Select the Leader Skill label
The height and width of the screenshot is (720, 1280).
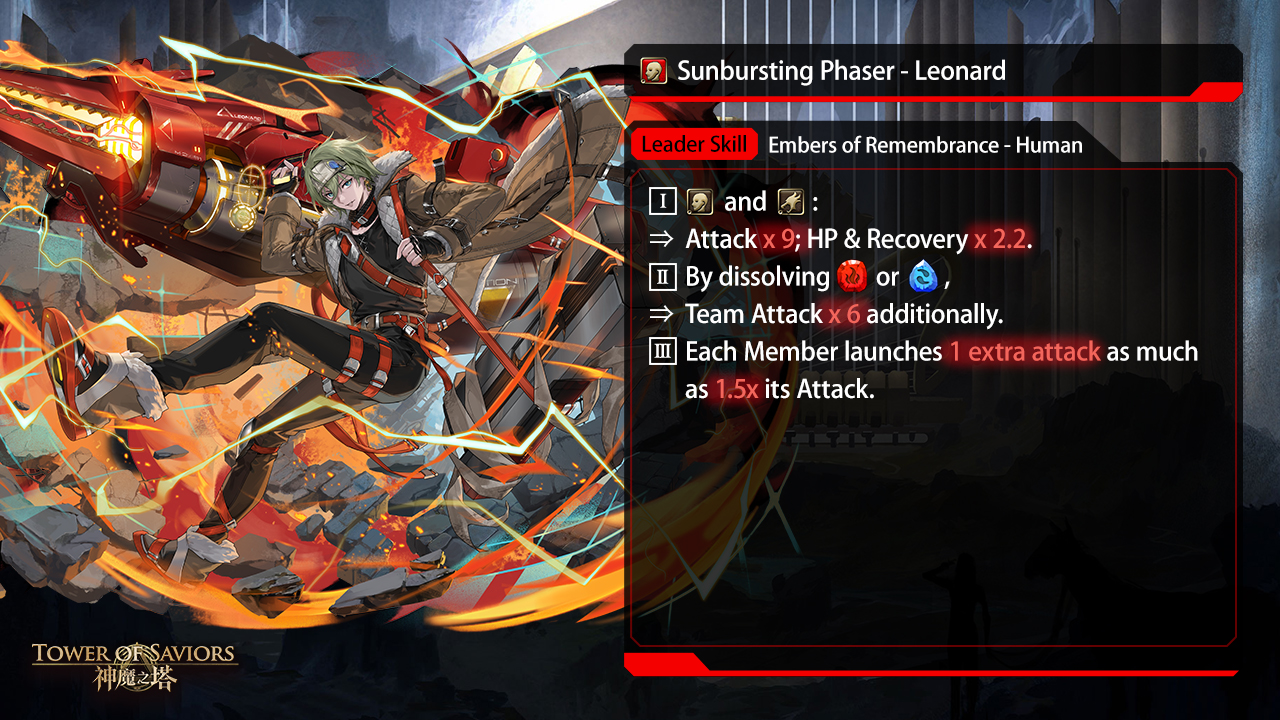(x=694, y=145)
